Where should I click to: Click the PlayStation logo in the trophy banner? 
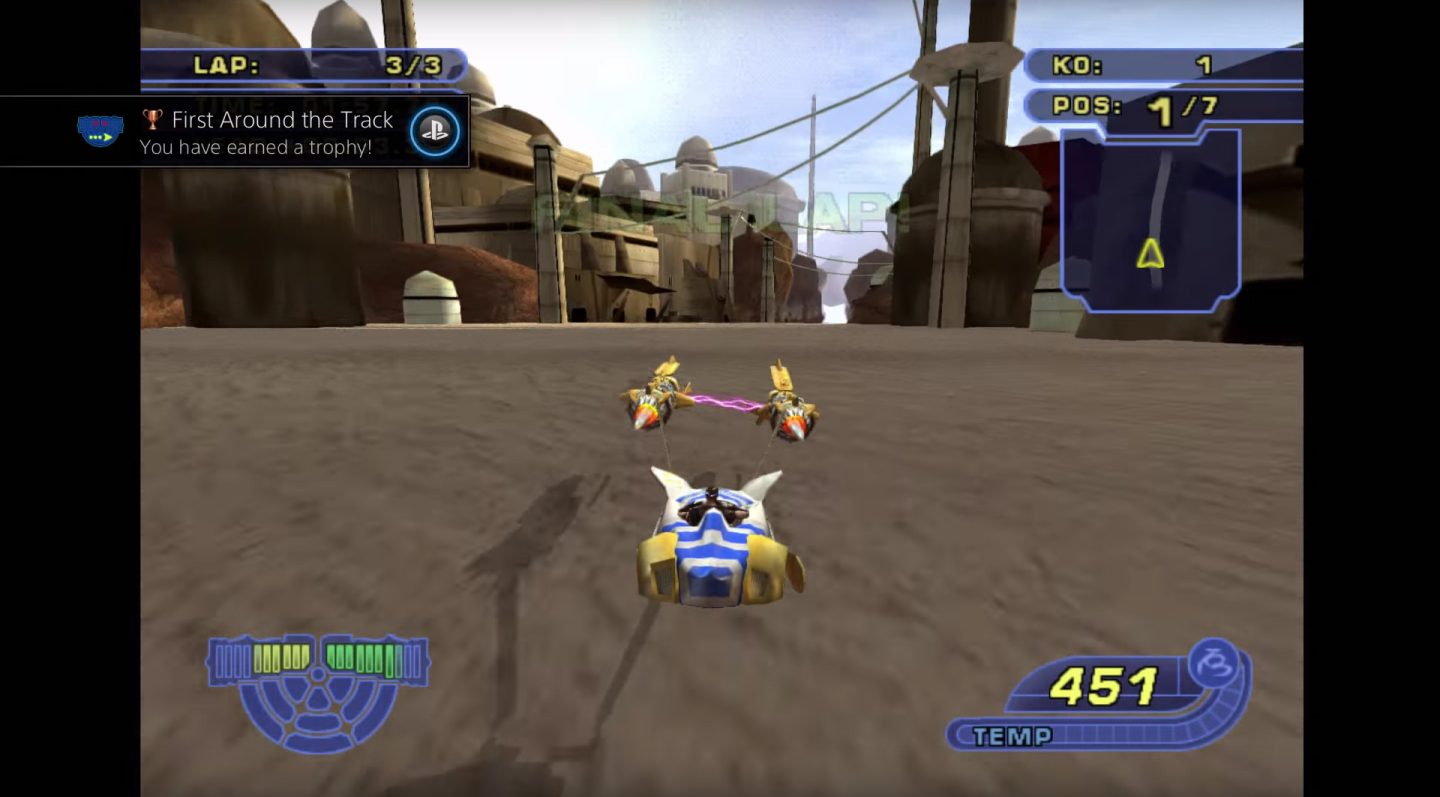click(x=434, y=128)
